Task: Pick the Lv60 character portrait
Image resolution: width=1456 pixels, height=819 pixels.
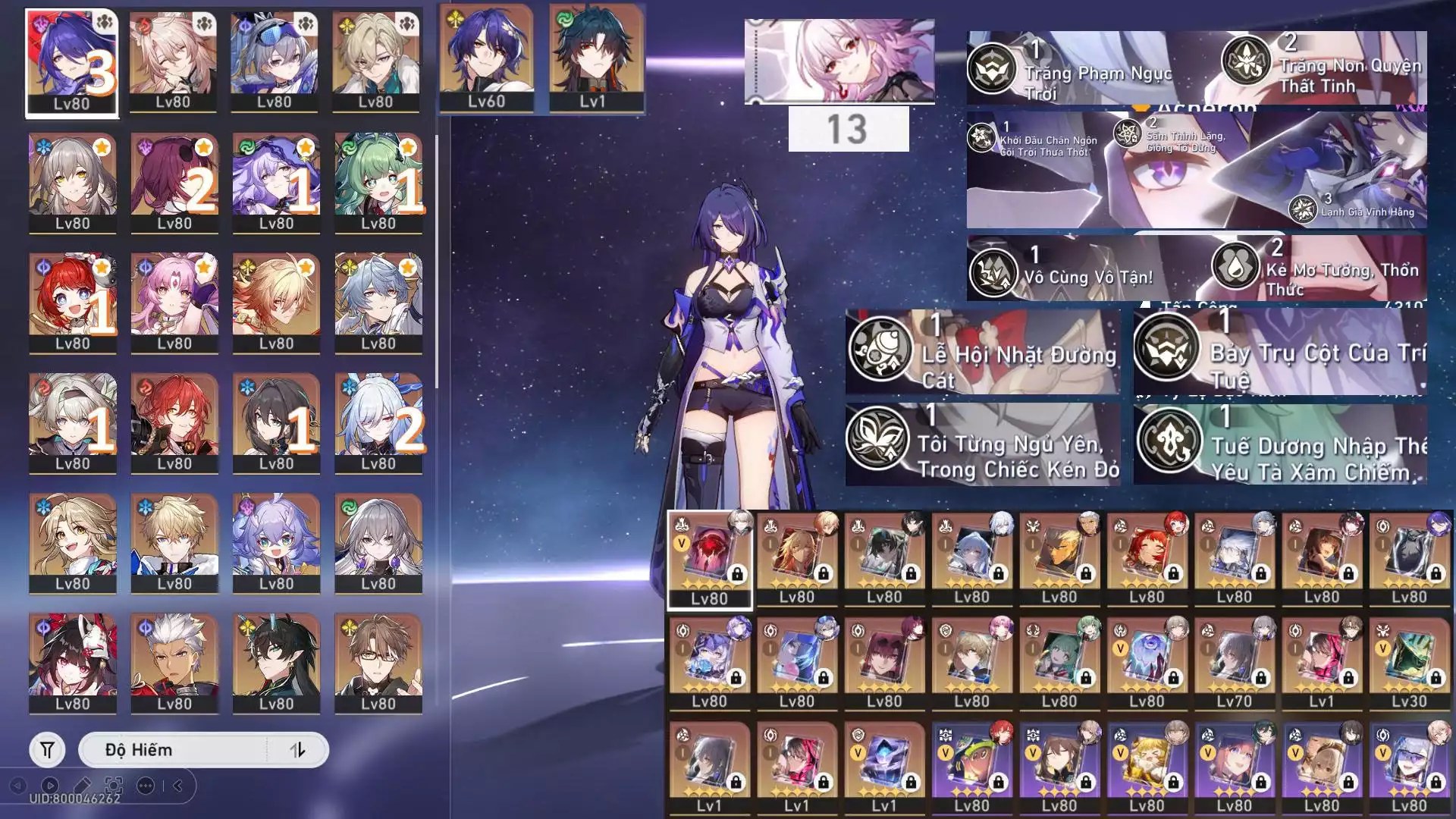Action: (x=486, y=58)
